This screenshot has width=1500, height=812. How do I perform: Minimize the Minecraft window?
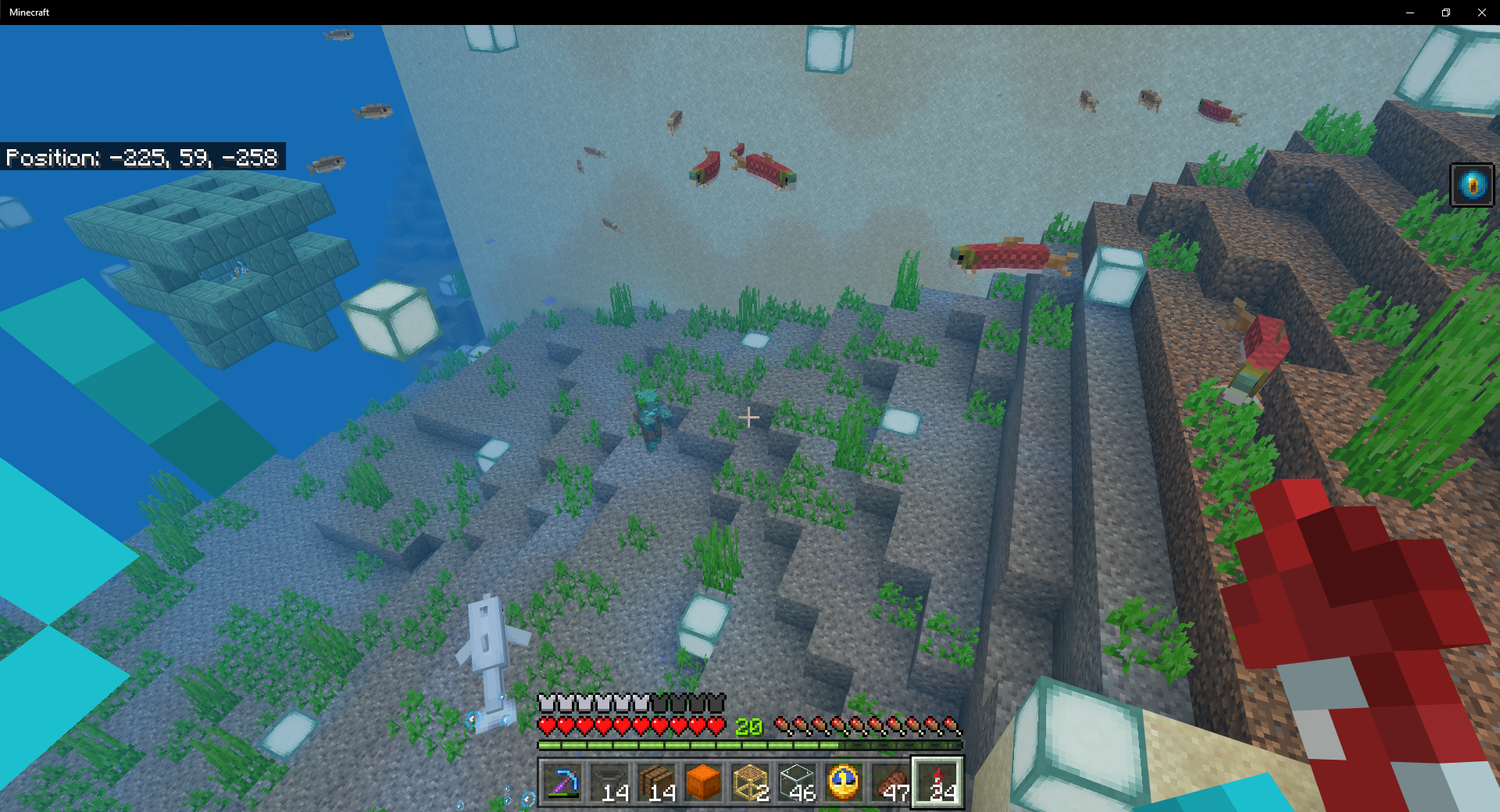pyautogui.click(x=1410, y=12)
